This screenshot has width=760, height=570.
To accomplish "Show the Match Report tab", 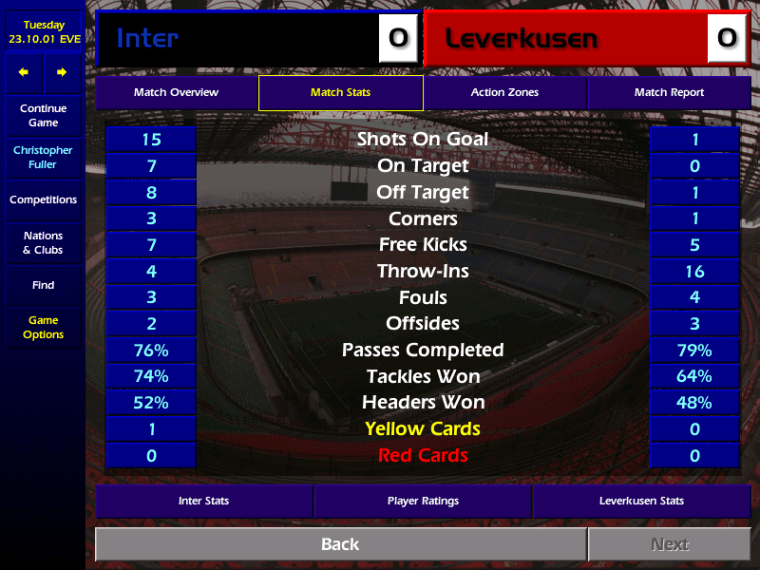I will (669, 93).
